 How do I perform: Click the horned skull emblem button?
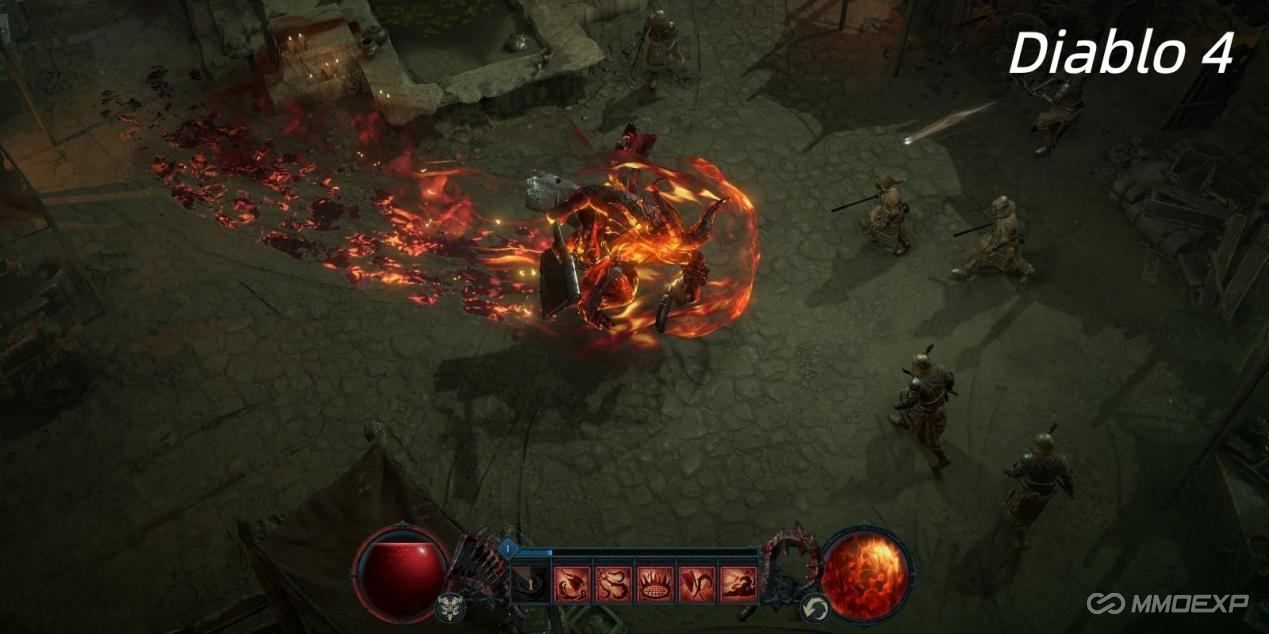(448, 606)
